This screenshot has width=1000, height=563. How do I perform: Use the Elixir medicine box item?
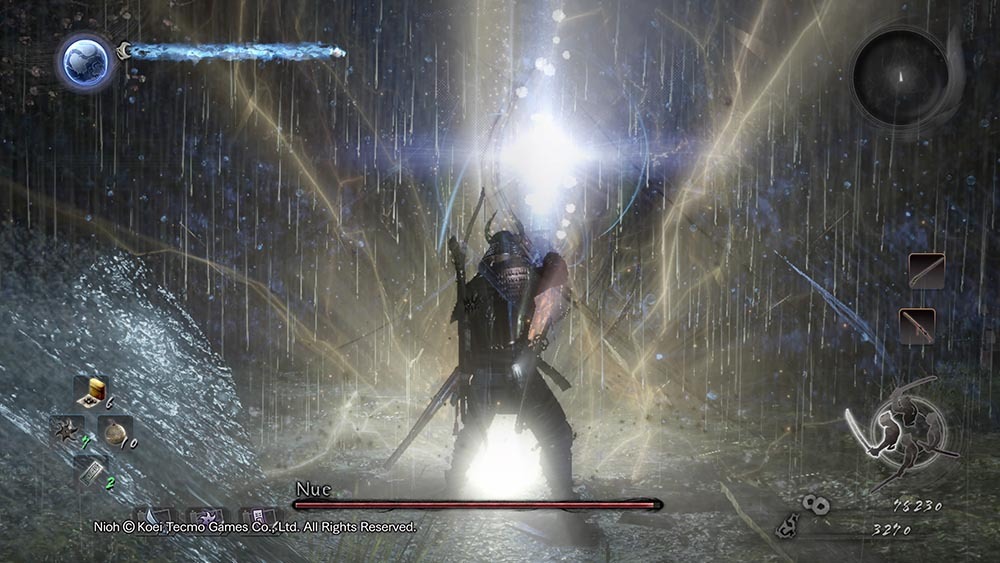click(90, 393)
